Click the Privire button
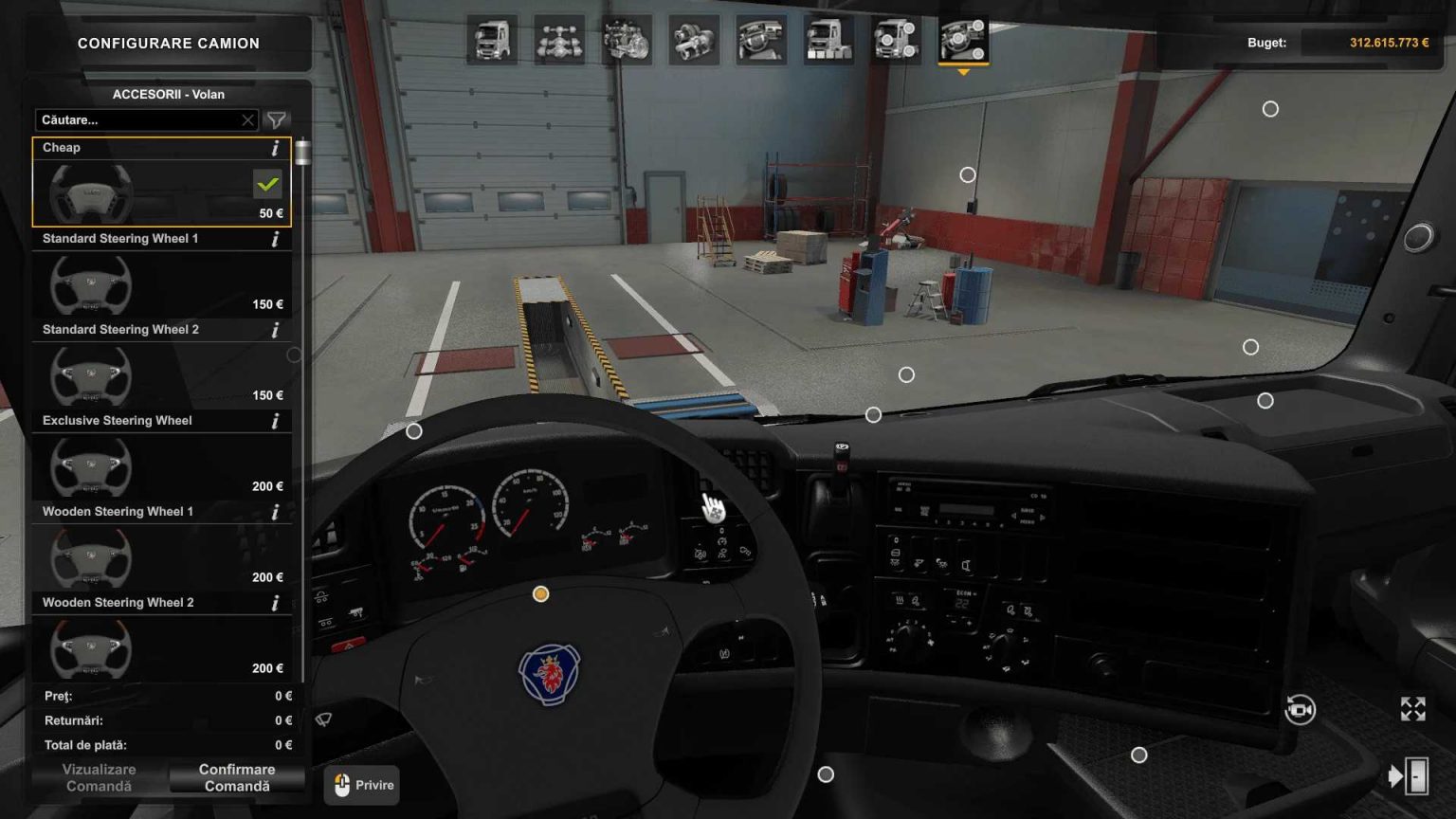 [361, 785]
